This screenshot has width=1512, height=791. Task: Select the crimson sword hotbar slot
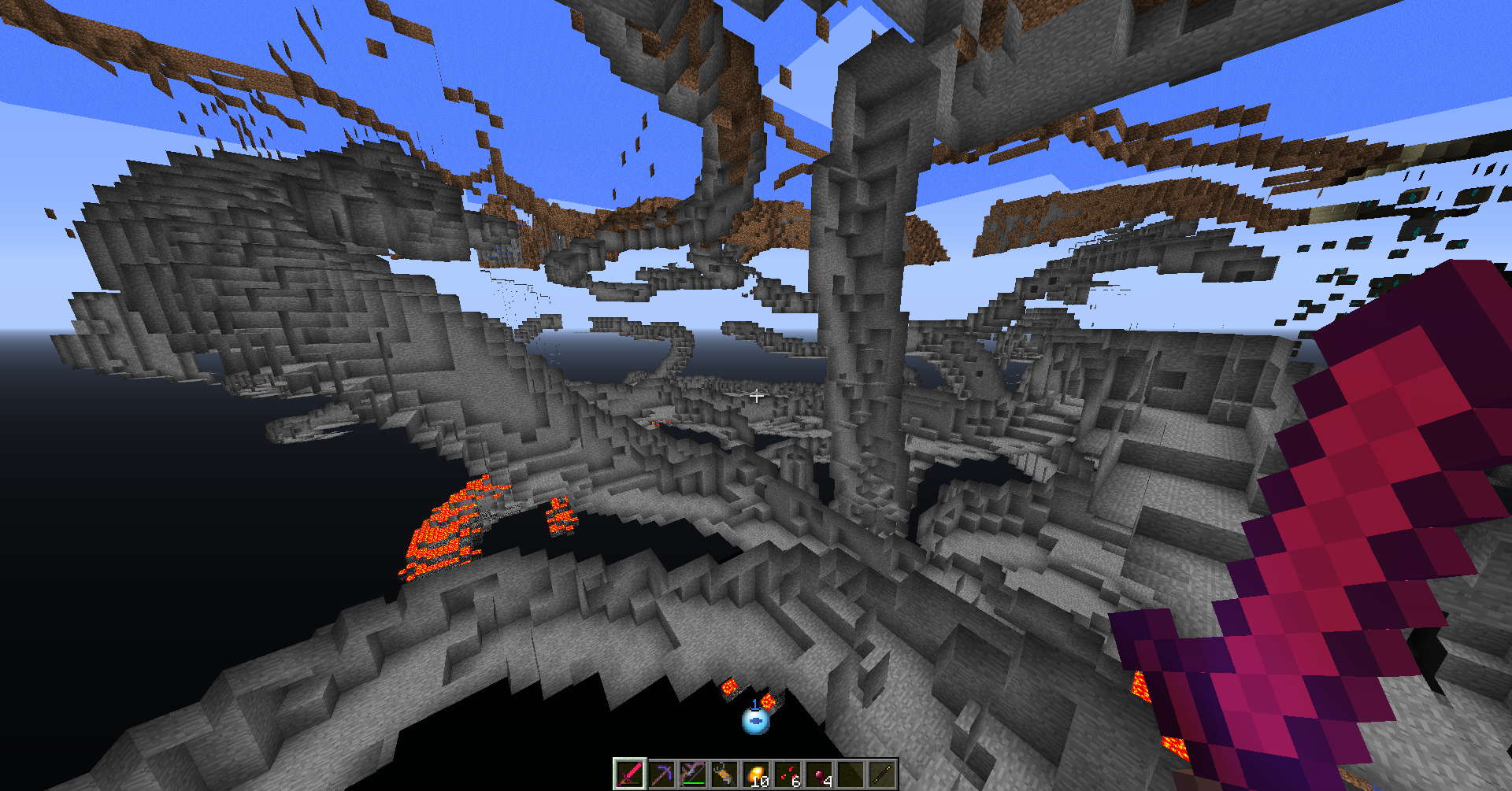pyautogui.click(x=629, y=774)
